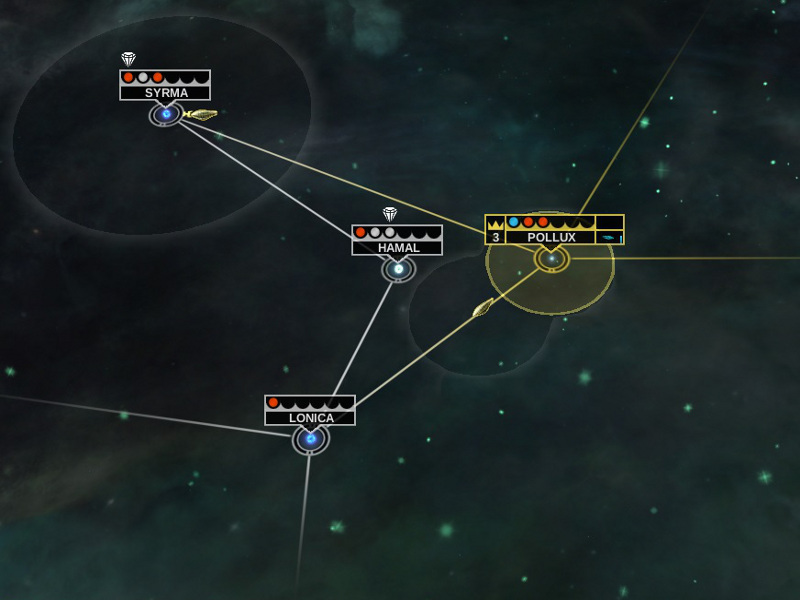Select the Hamal system name label
The image size is (800, 600).
(397, 248)
